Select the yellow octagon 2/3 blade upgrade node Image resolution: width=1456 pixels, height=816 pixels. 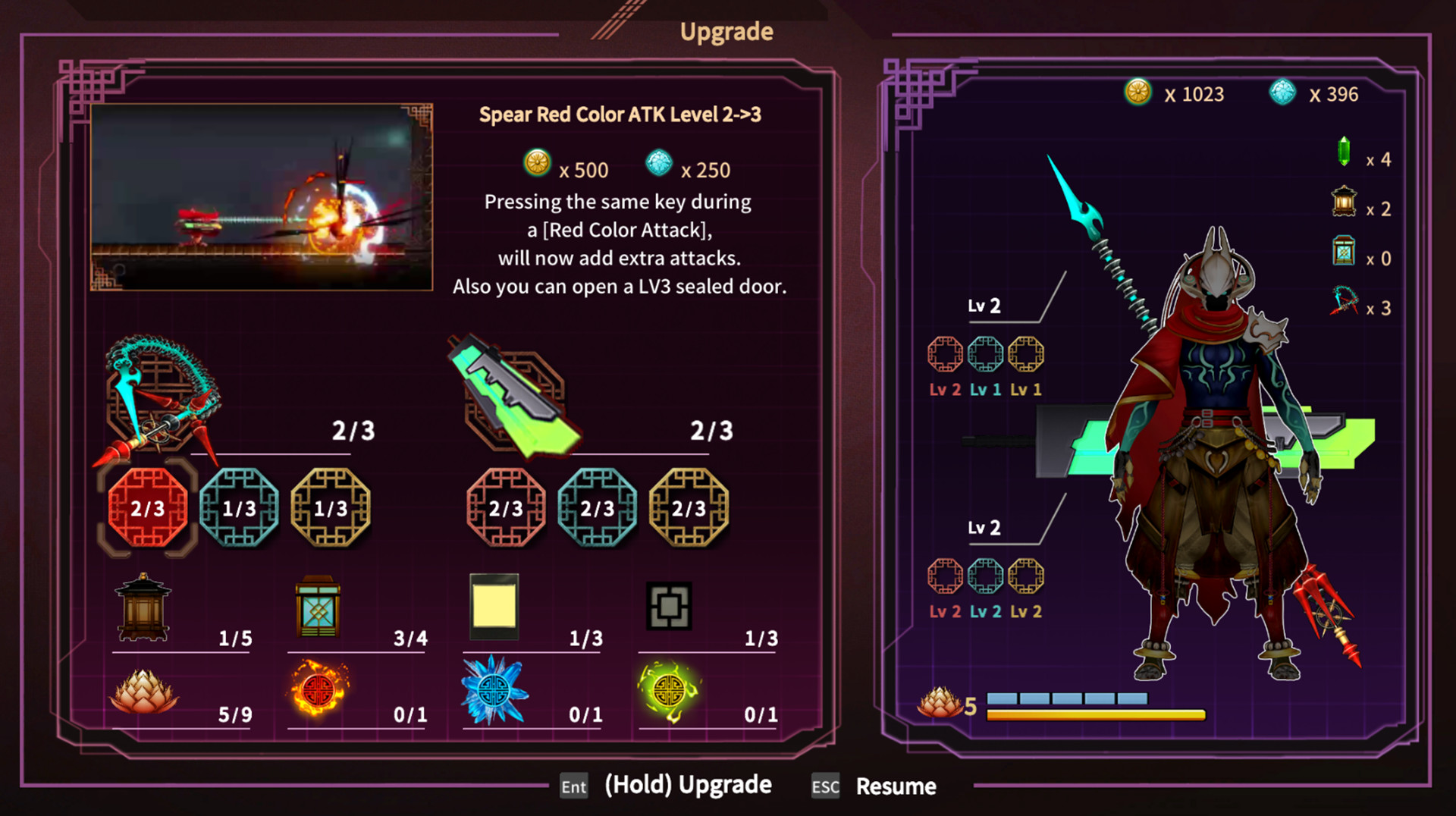pos(689,509)
